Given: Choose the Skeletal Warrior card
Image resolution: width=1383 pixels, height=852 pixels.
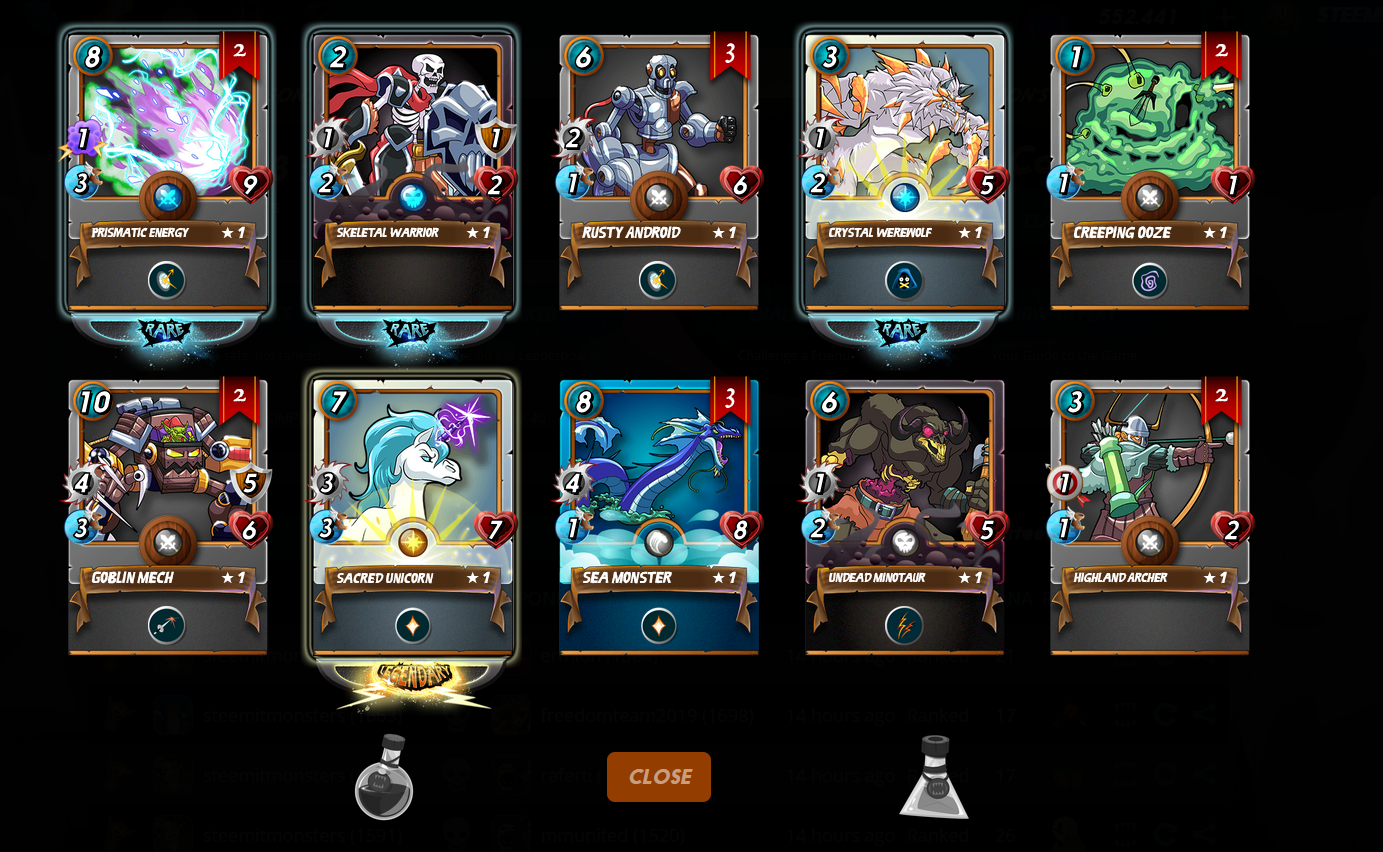Looking at the screenshot, I should (413, 172).
